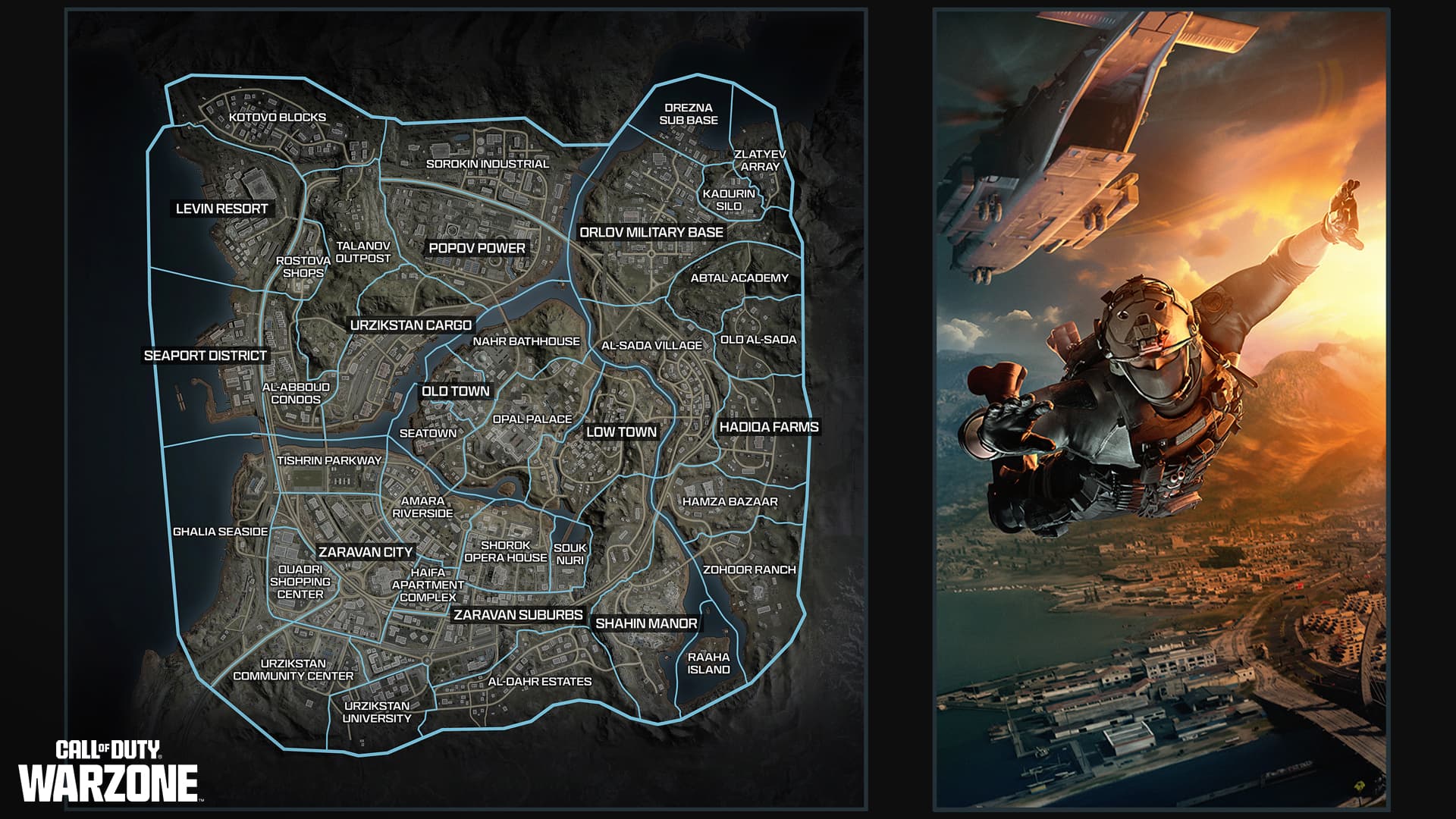Choose Ghalia Seaside on the map
Image resolution: width=1456 pixels, height=819 pixels.
221,532
